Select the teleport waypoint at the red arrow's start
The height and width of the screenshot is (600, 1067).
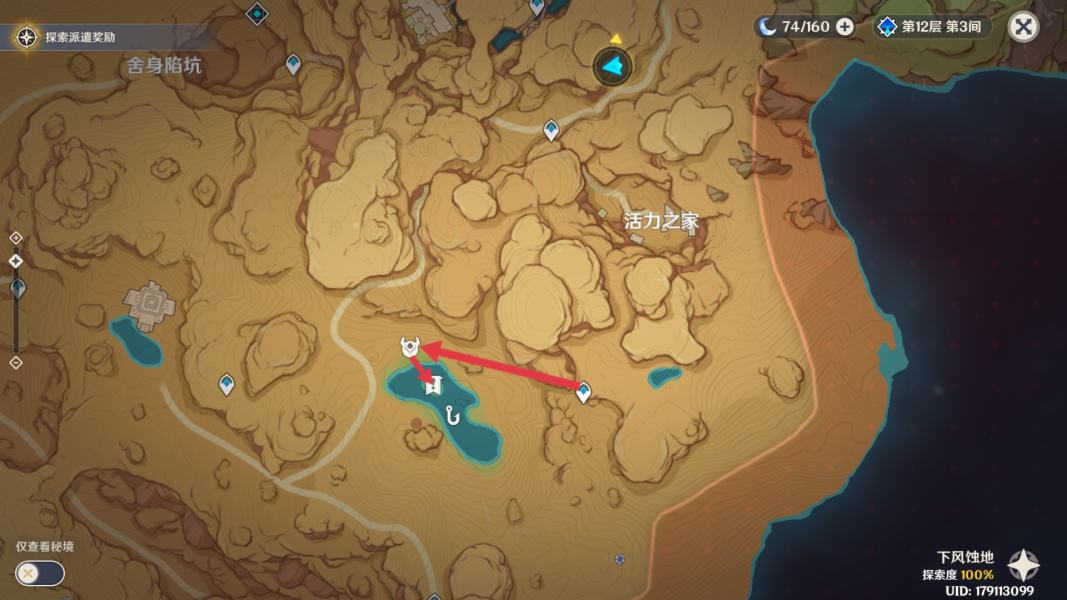tap(584, 393)
